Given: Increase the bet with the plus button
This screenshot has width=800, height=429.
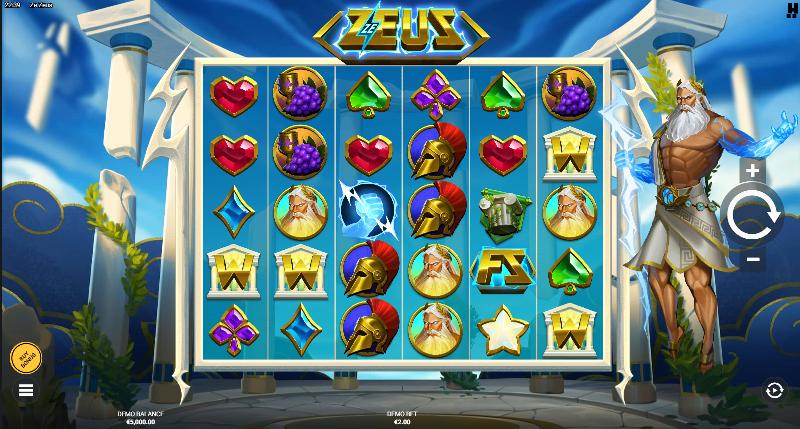Looking at the screenshot, I should coord(753,171).
